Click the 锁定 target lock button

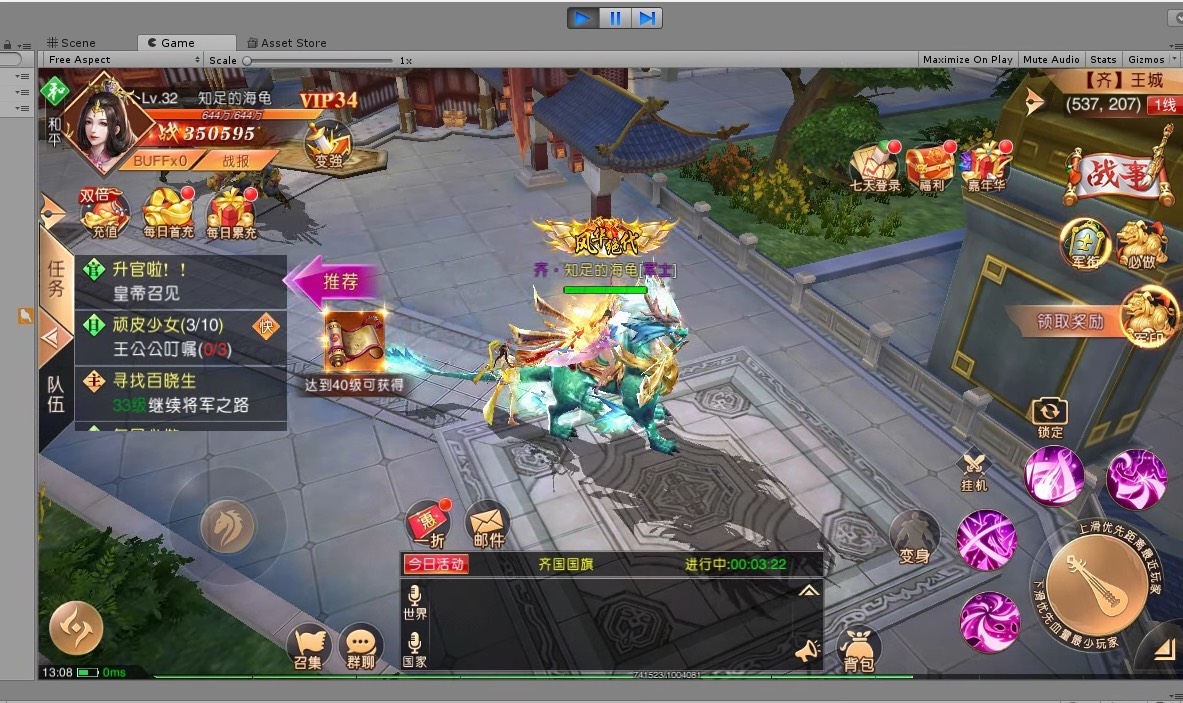point(1050,415)
